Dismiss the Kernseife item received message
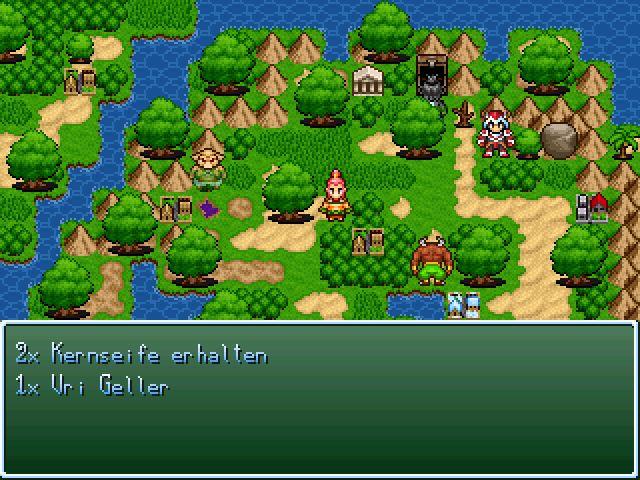Screen dimensions: 640x480 (x=320, y=398)
